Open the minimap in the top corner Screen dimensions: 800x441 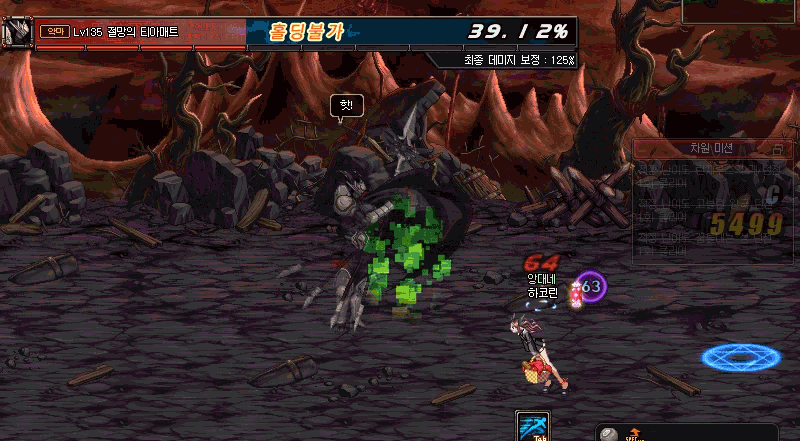740,11
